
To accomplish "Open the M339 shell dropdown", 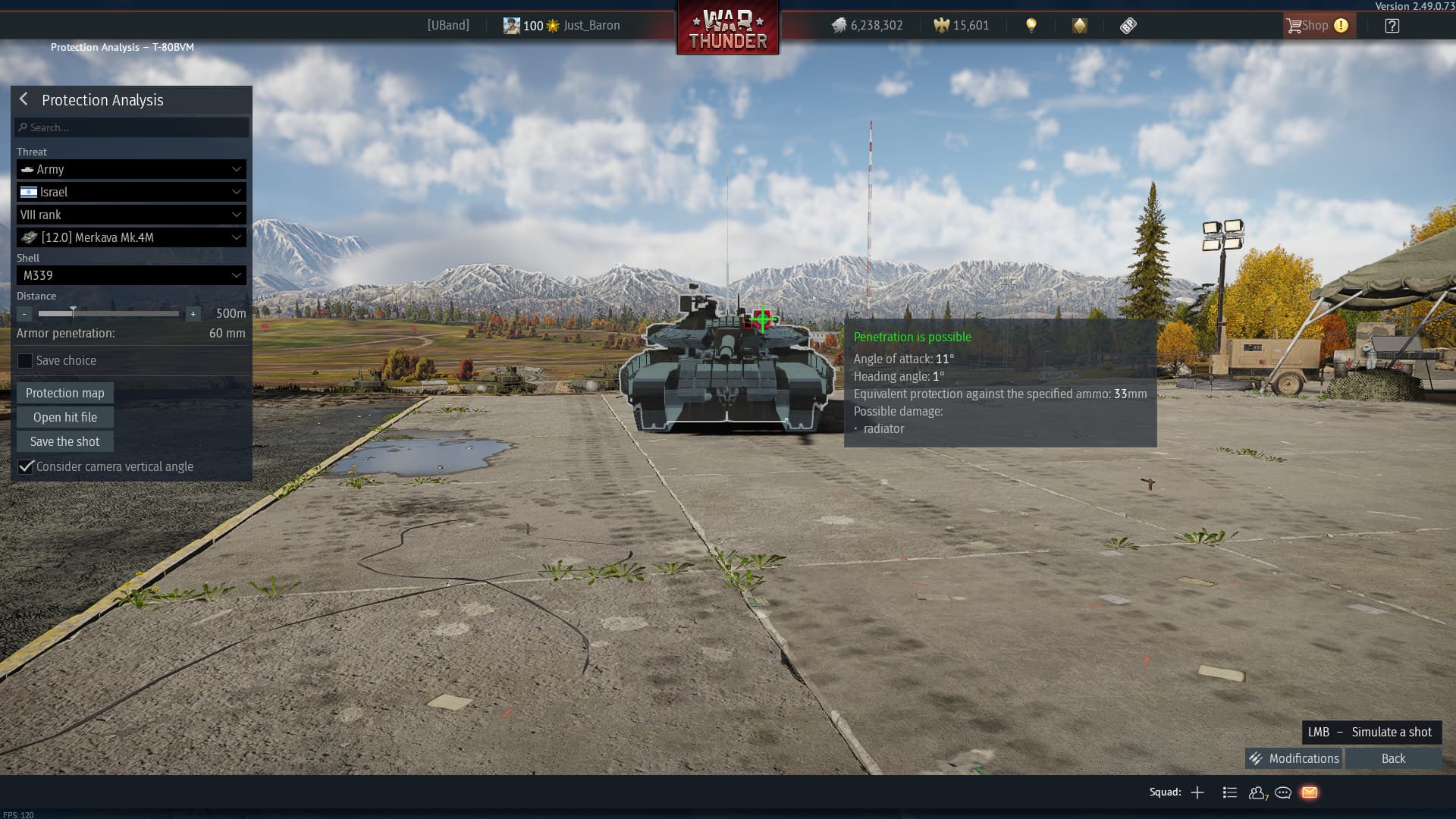I will pos(131,275).
